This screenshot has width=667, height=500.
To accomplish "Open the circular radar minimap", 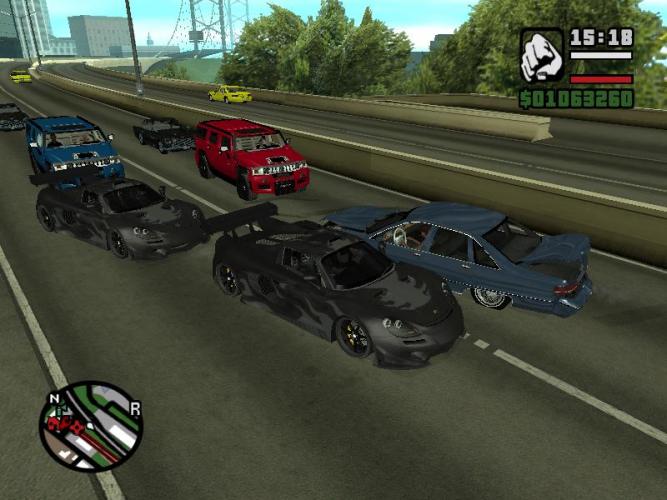I will click(x=91, y=425).
